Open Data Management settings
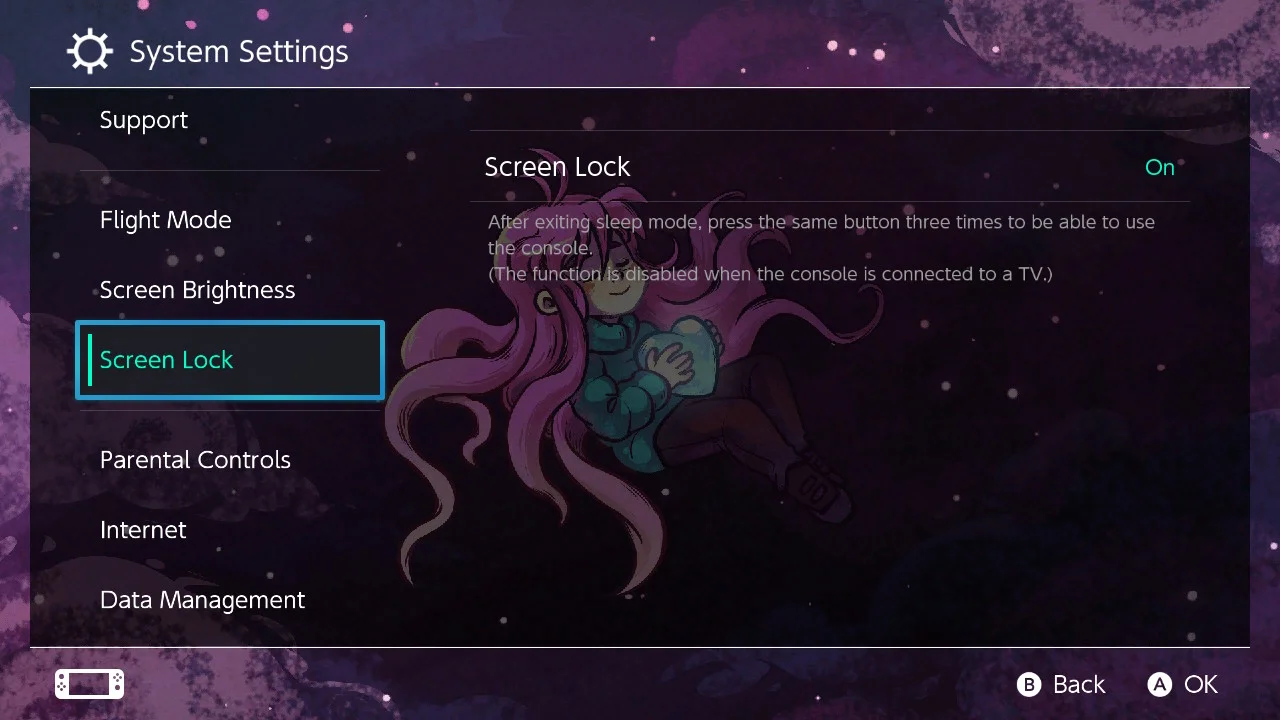 (202, 600)
